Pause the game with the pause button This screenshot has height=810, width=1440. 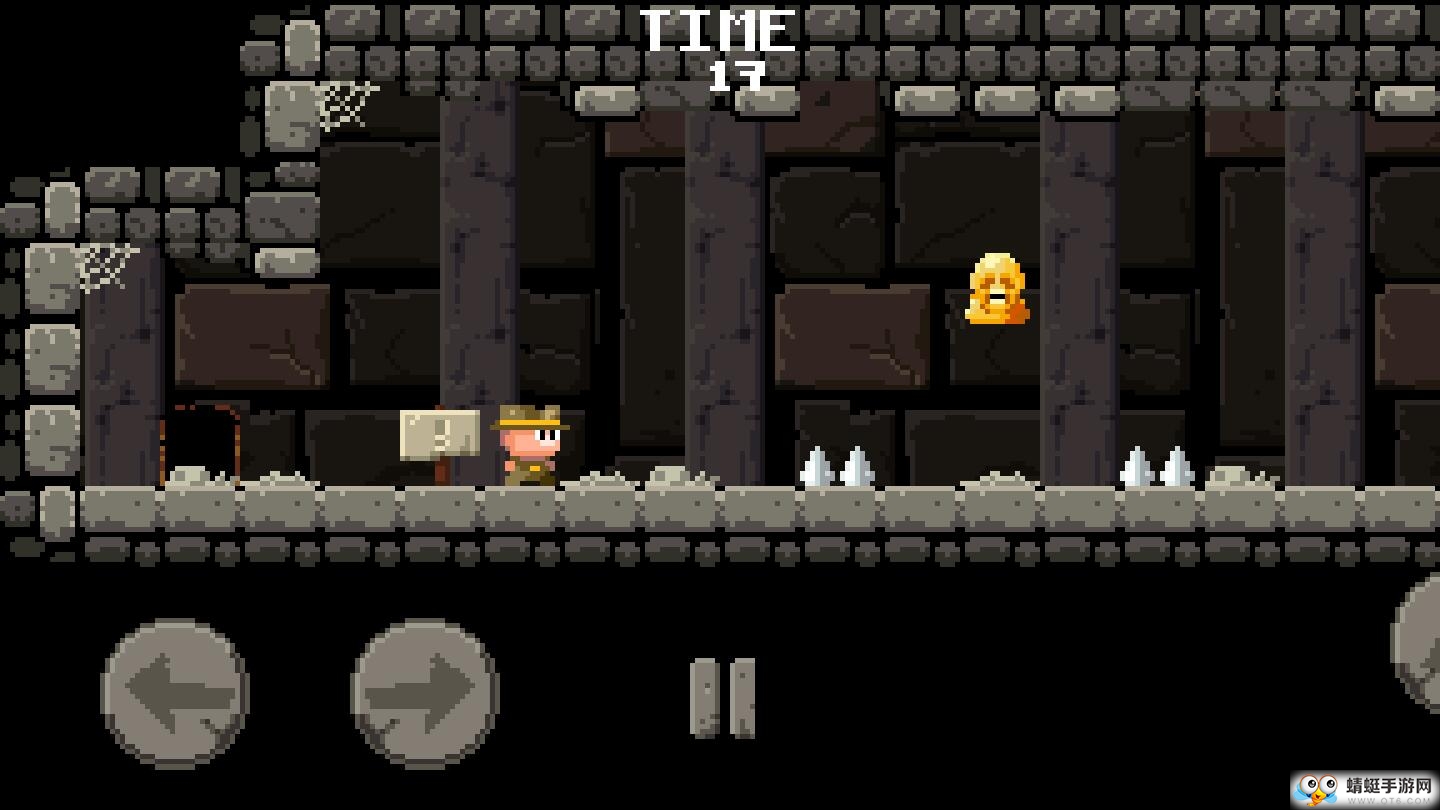pyautogui.click(x=722, y=698)
